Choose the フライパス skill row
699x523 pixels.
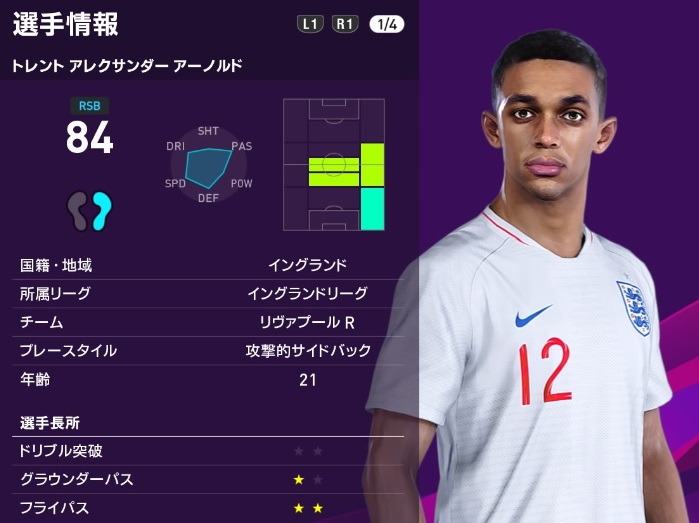coord(210,508)
